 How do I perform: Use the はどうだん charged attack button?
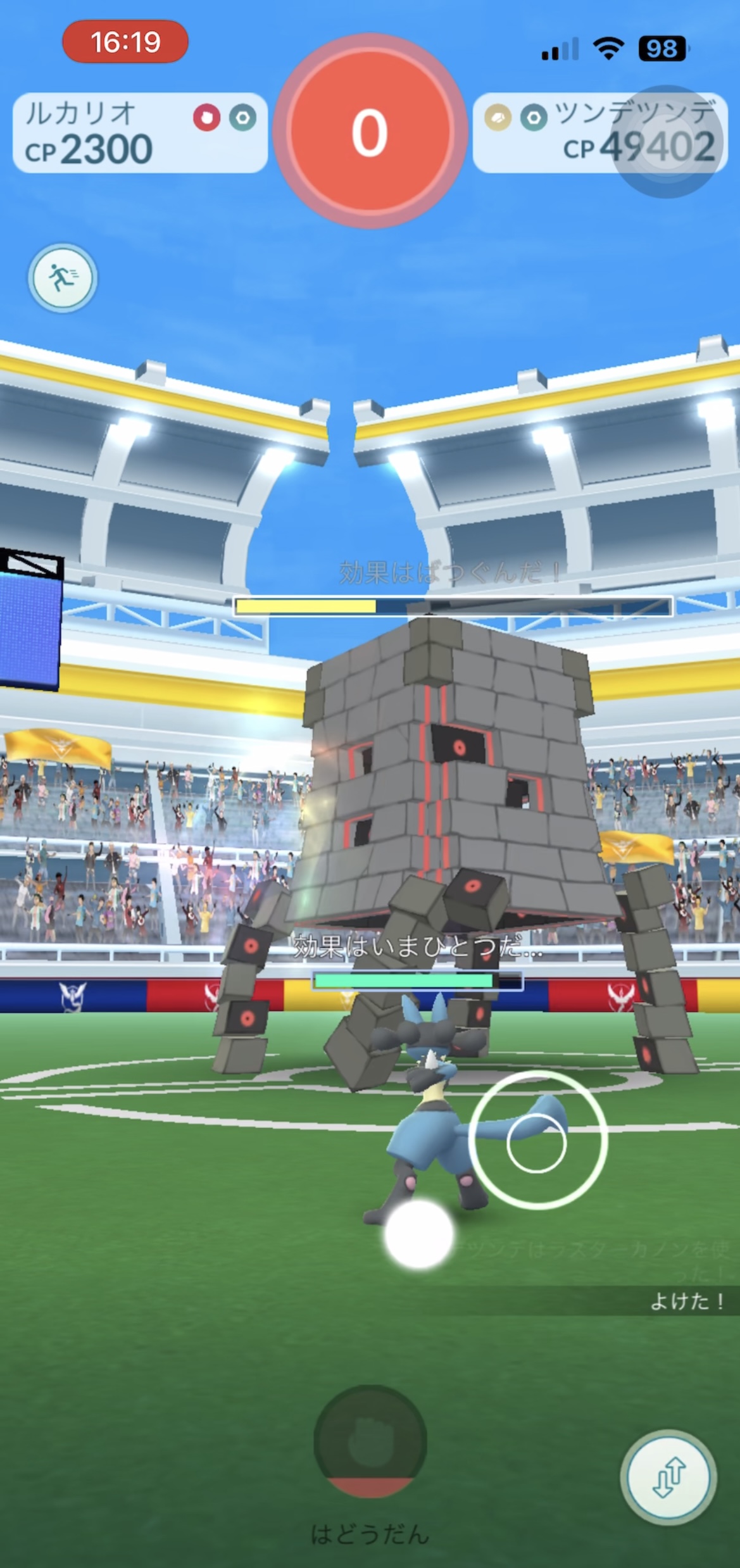(370, 1441)
